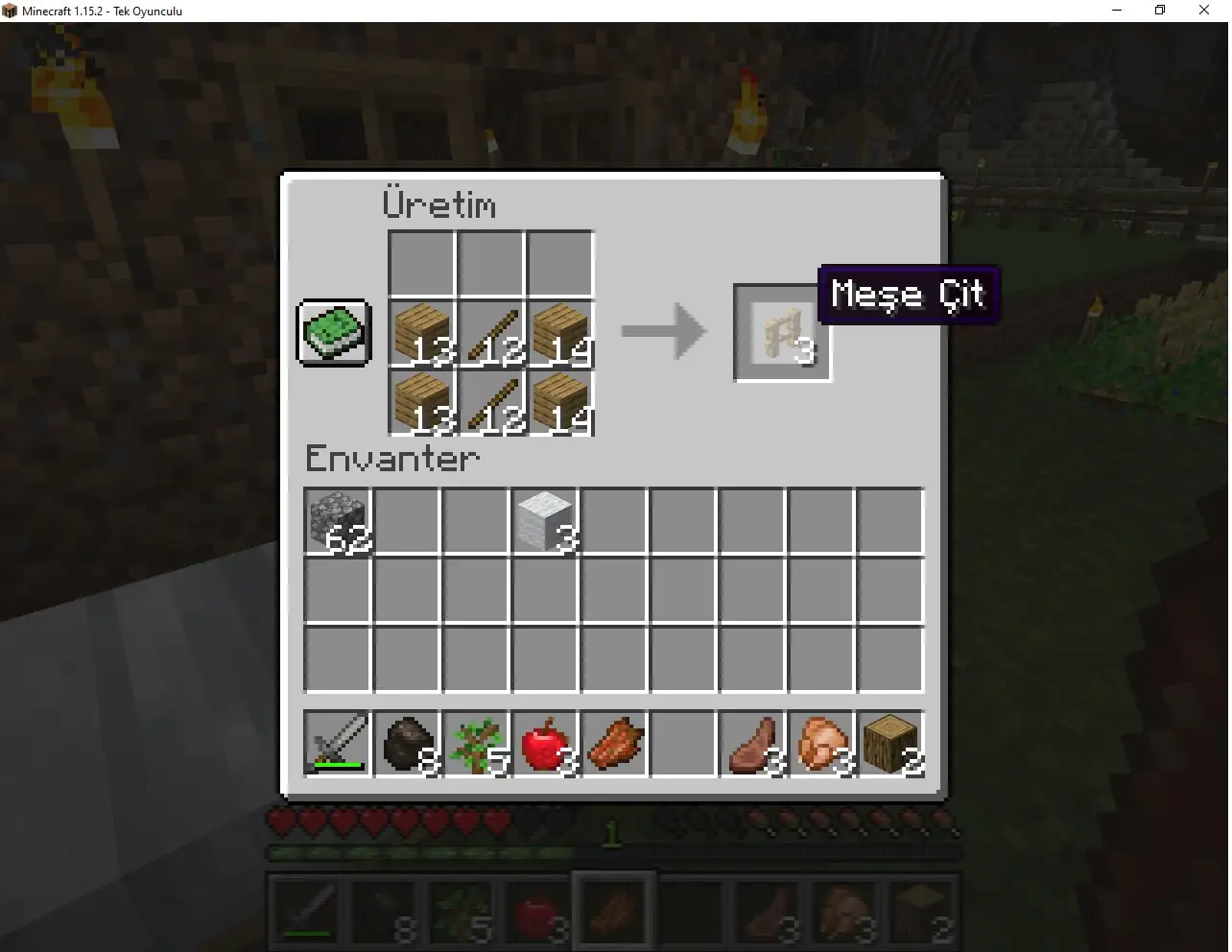Click the empty top-middle crafting slot

(x=490, y=263)
